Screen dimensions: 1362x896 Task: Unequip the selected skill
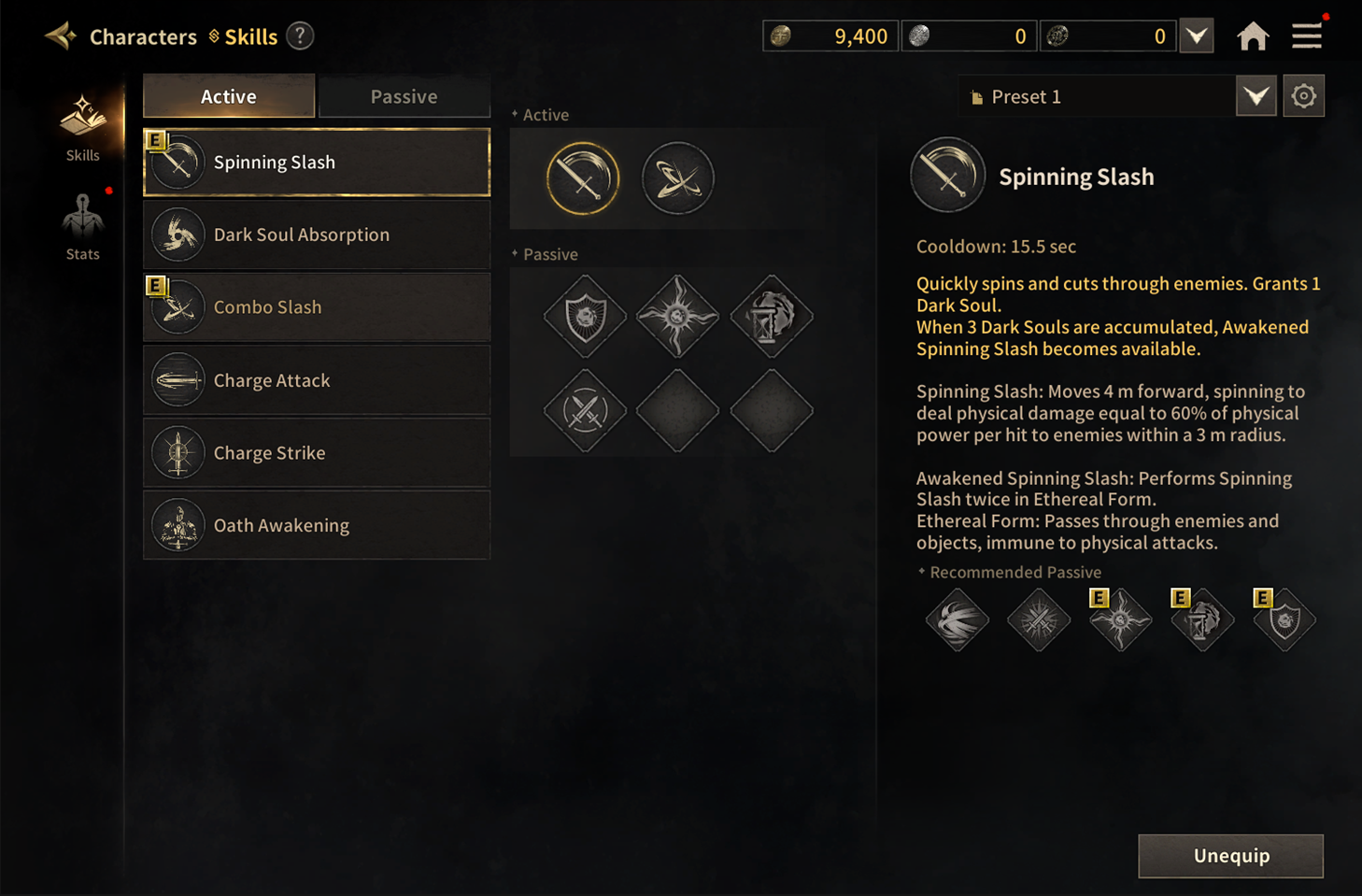pyautogui.click(x=1230, y=856)
